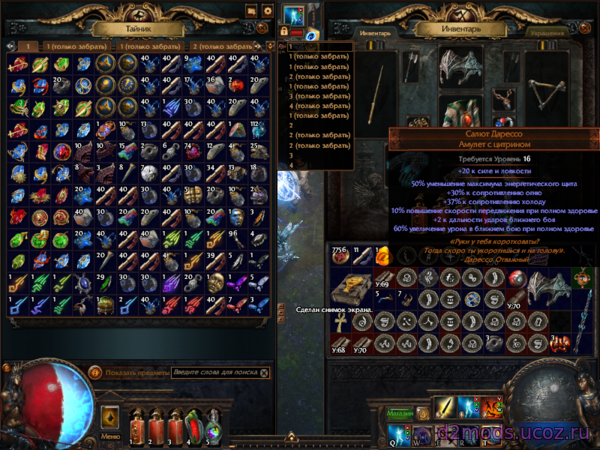Image resolution: width=600 pixels, height=450 pixels.
Task: Open the Меню button
Action: pos(111,437)
